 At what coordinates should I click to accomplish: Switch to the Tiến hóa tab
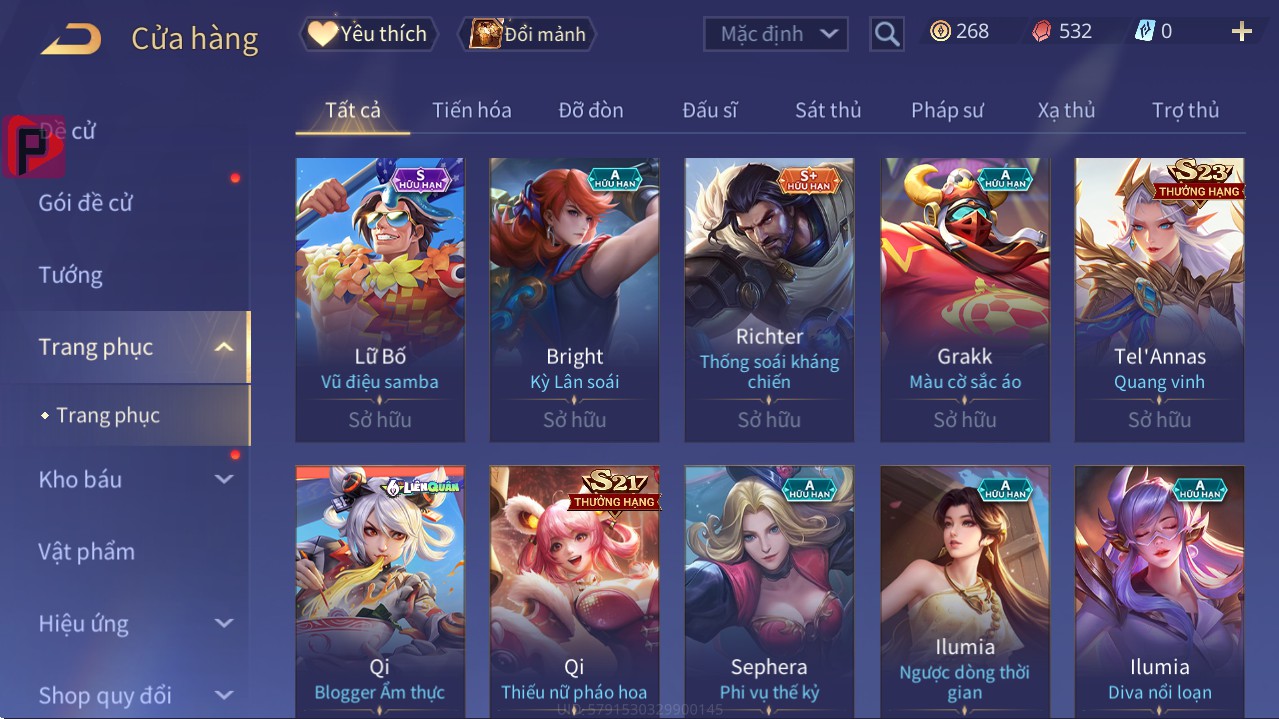(471, 110)
